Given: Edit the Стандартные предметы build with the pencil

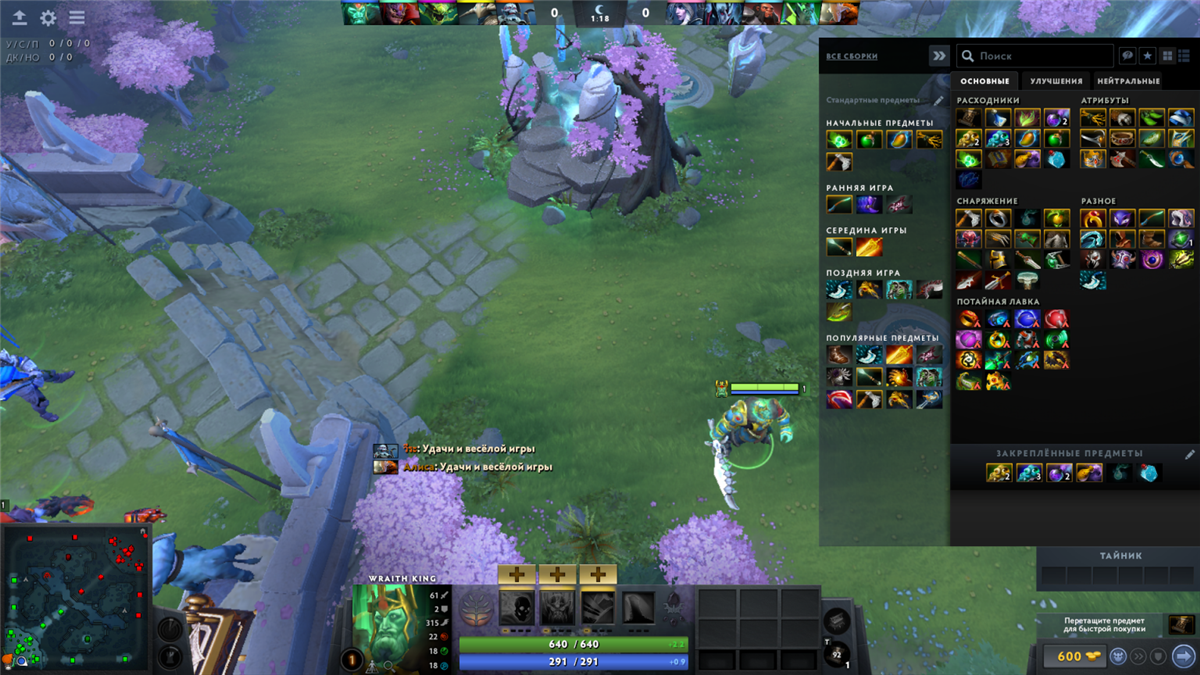Looking at the screenshot, I should (x=938, y=101).
